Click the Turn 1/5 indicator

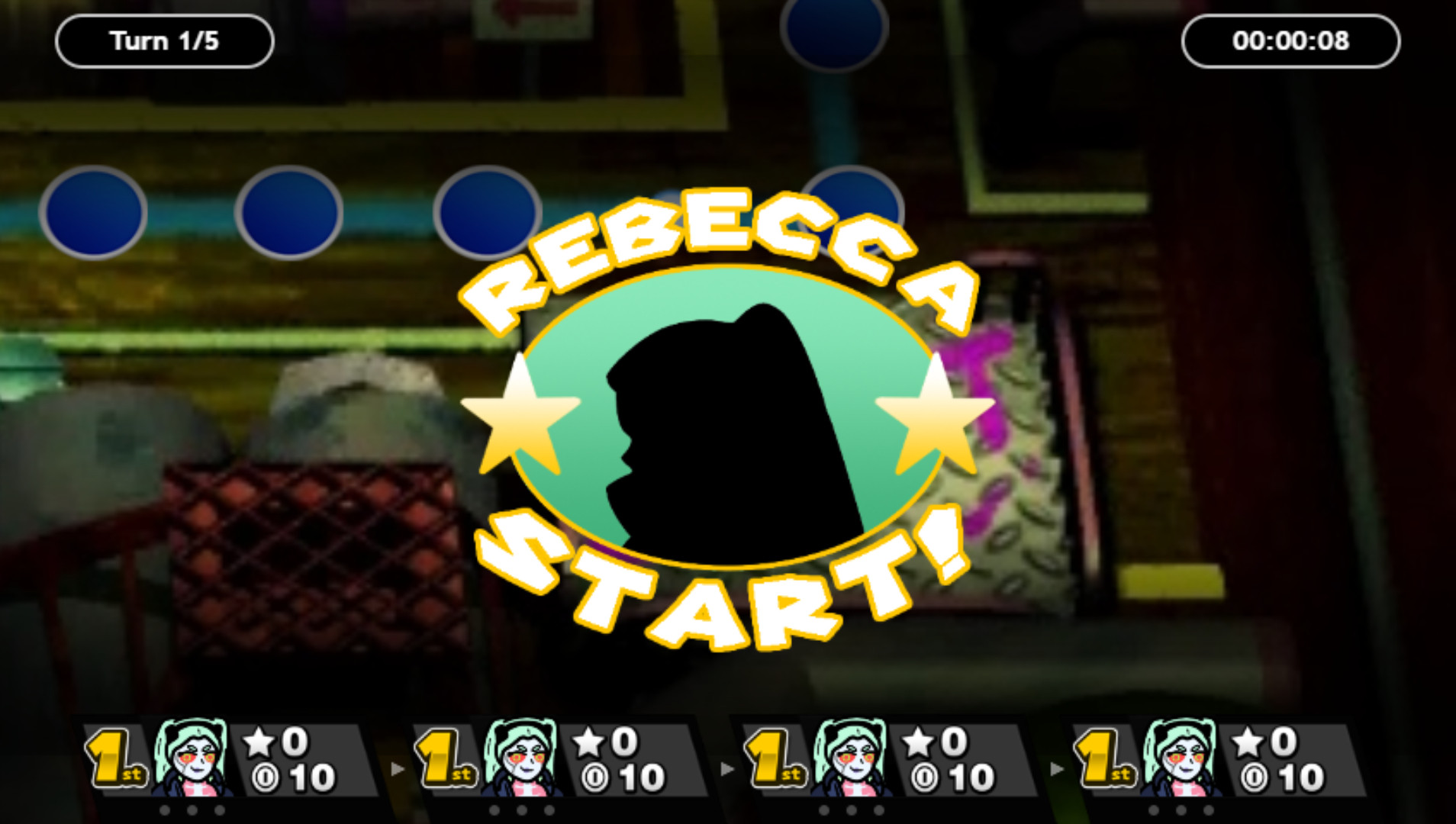[x=163, y=40]
